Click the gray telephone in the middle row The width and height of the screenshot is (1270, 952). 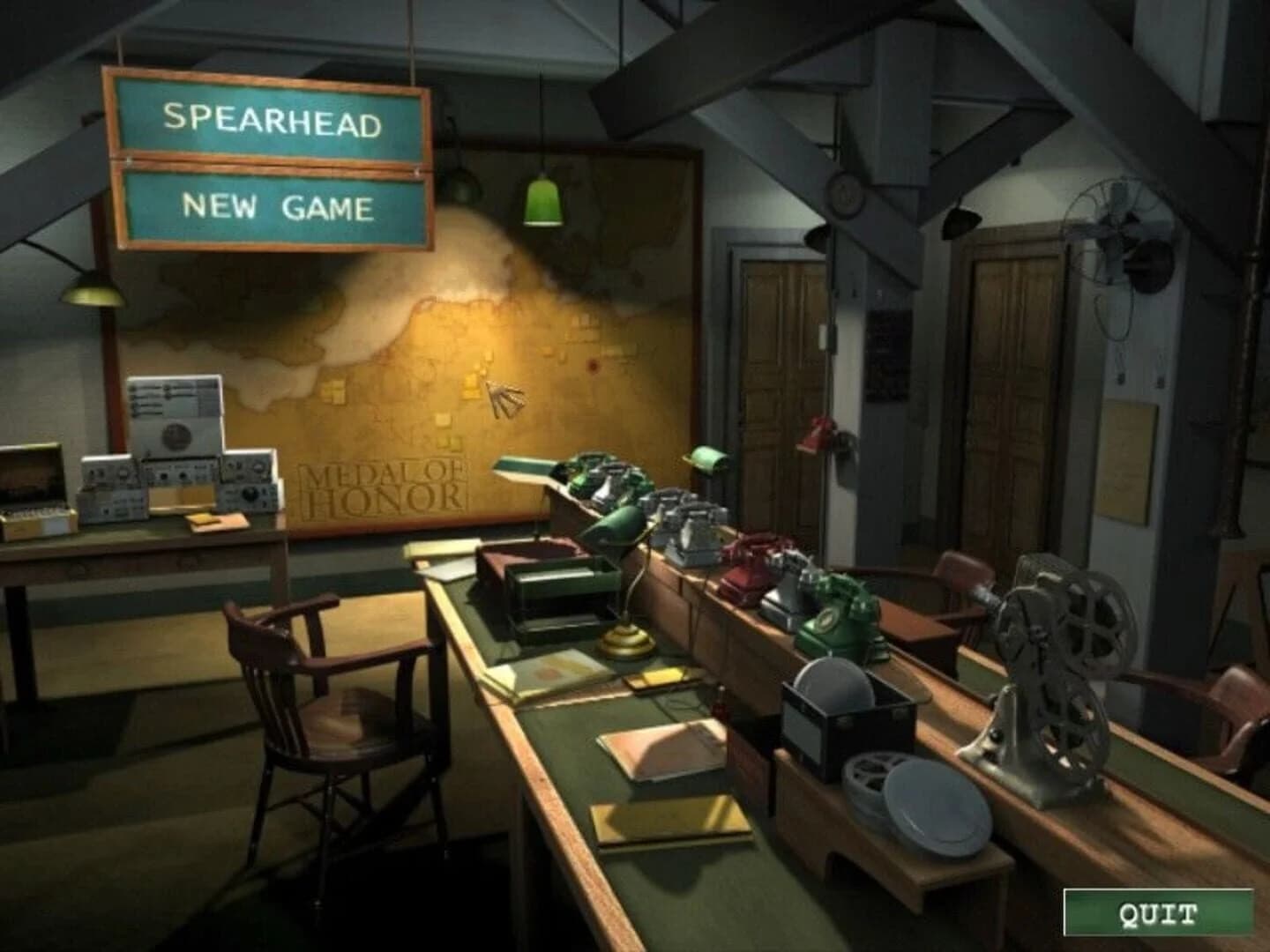click(x=692, y=529)
